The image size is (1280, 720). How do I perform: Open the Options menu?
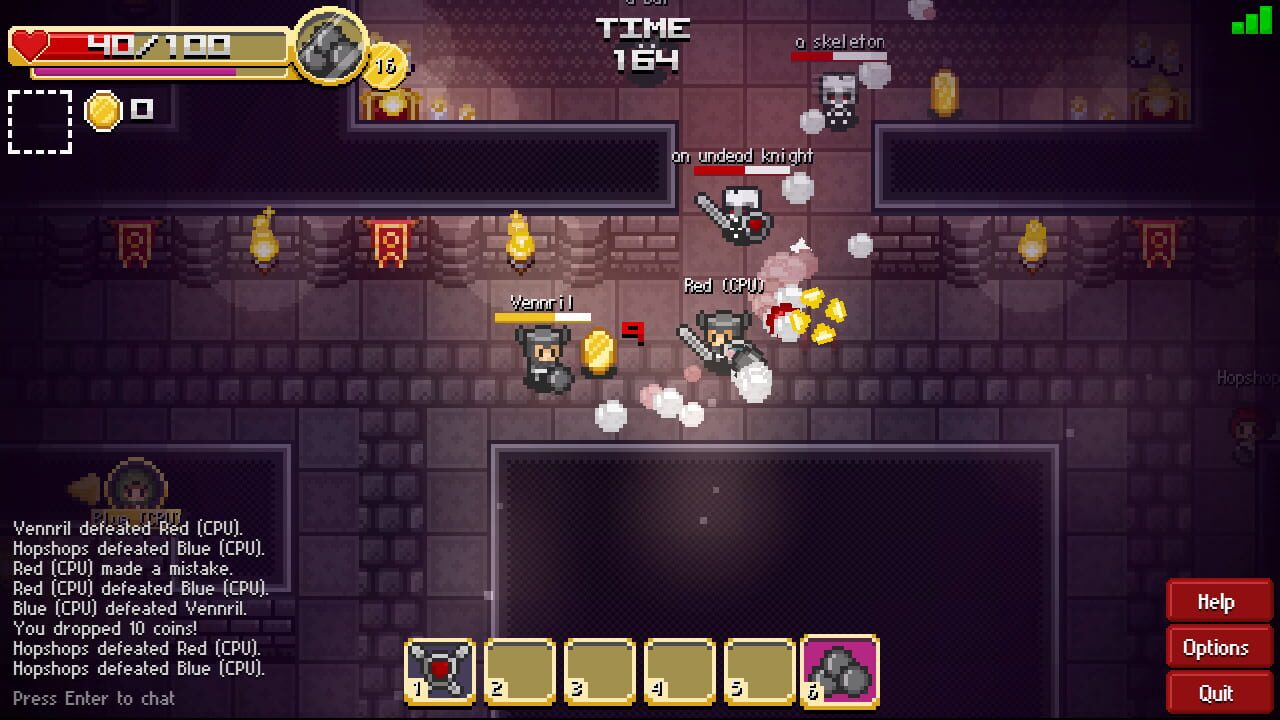pyautogui.click(x=1218, y=647)
